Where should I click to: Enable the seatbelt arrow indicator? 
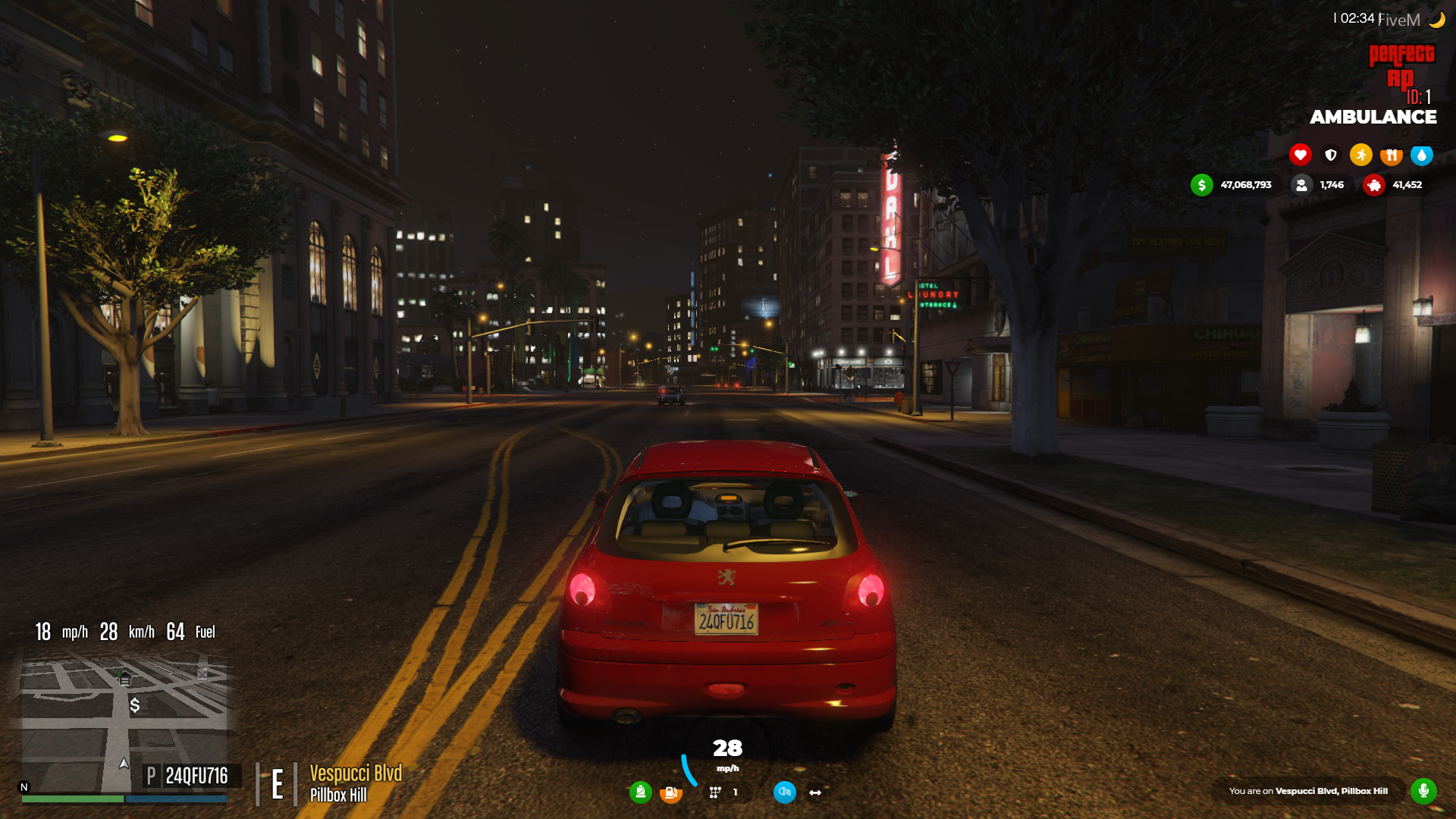[x=813, y=792]
